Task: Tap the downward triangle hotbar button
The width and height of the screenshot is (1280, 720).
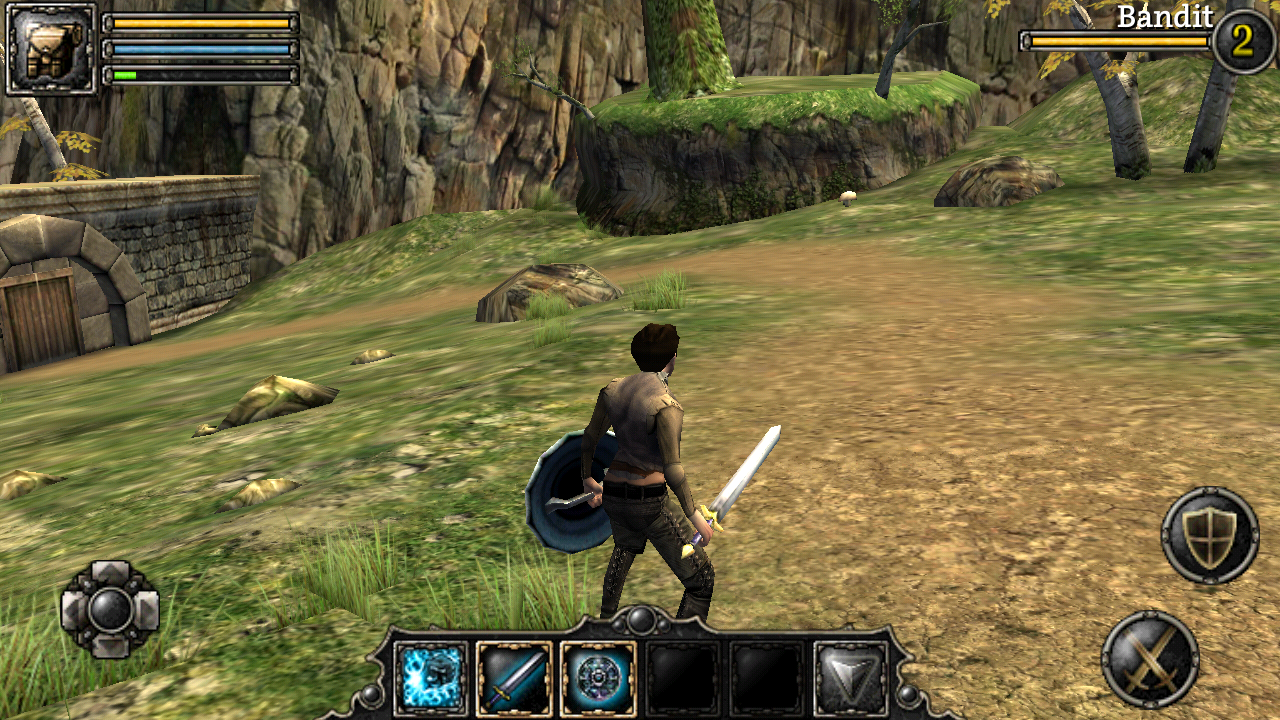Action: click(851, 679)
